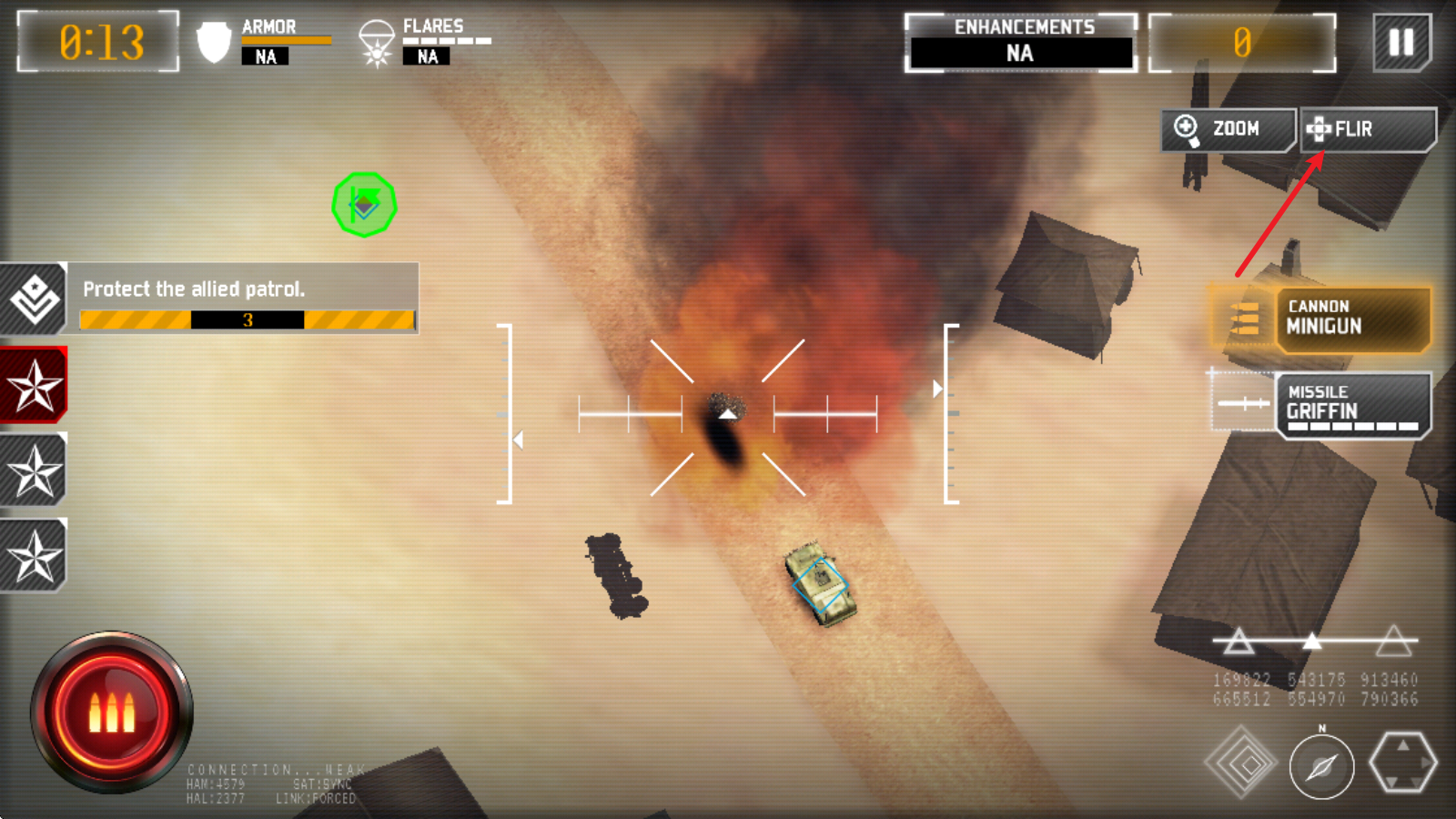Toggle the ZOOM view
Screen dimensions: 1456x819
pyautogui.click(x=1228, y=129)
